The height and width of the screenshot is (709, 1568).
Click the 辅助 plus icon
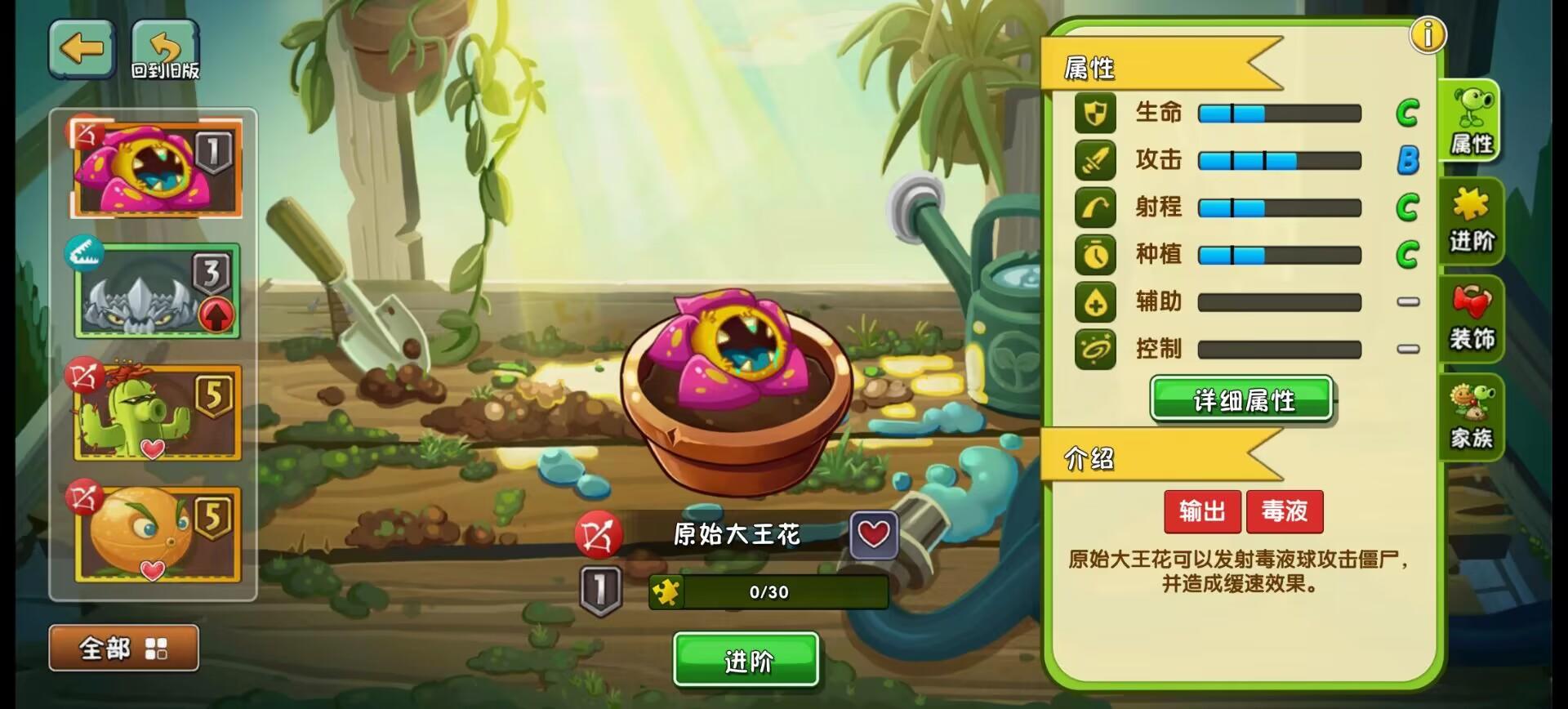coord(1097,303)
